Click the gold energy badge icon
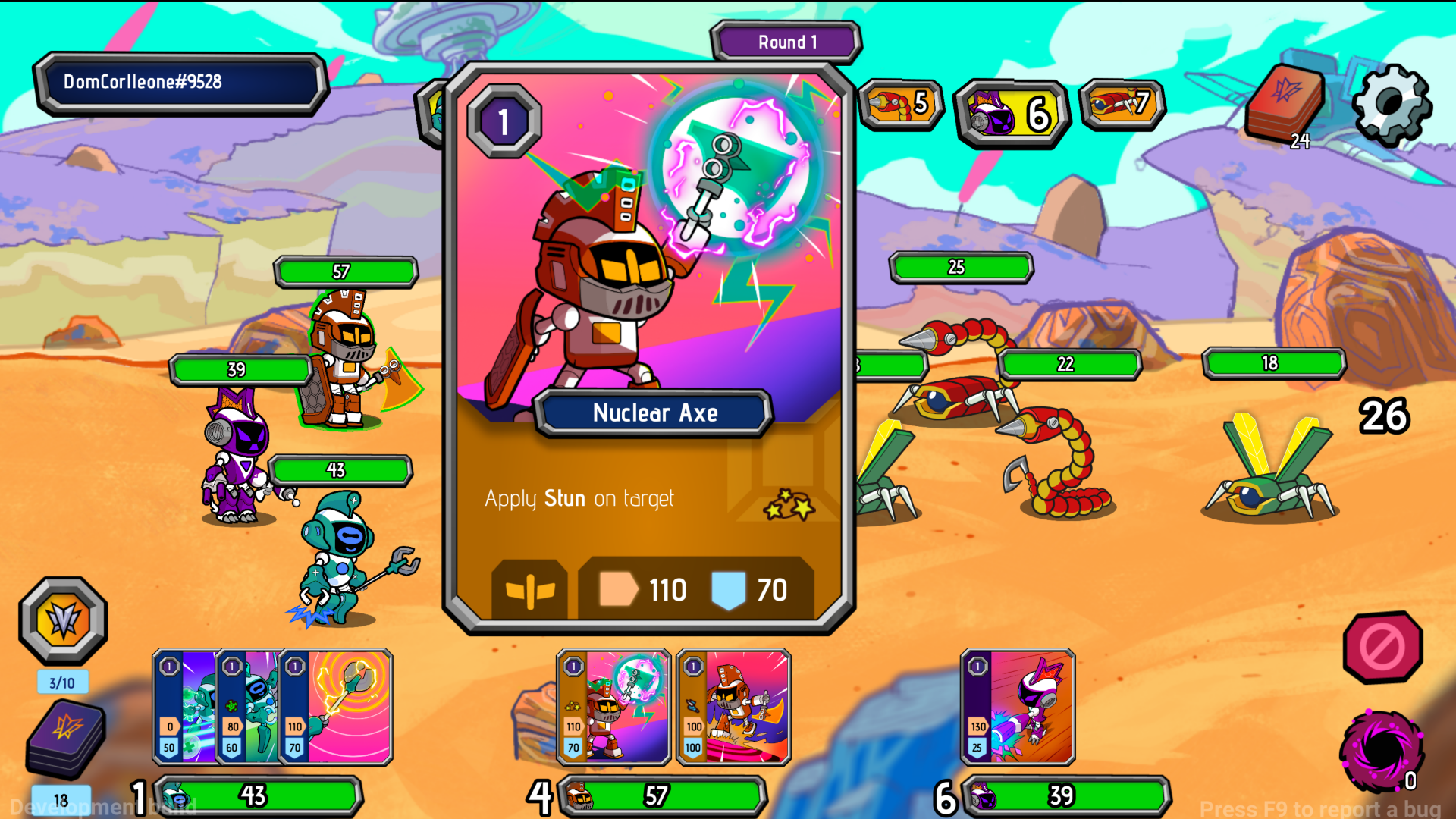This screenshot has width=1456, height=819. pyautogui.click(x=63, y=620)
